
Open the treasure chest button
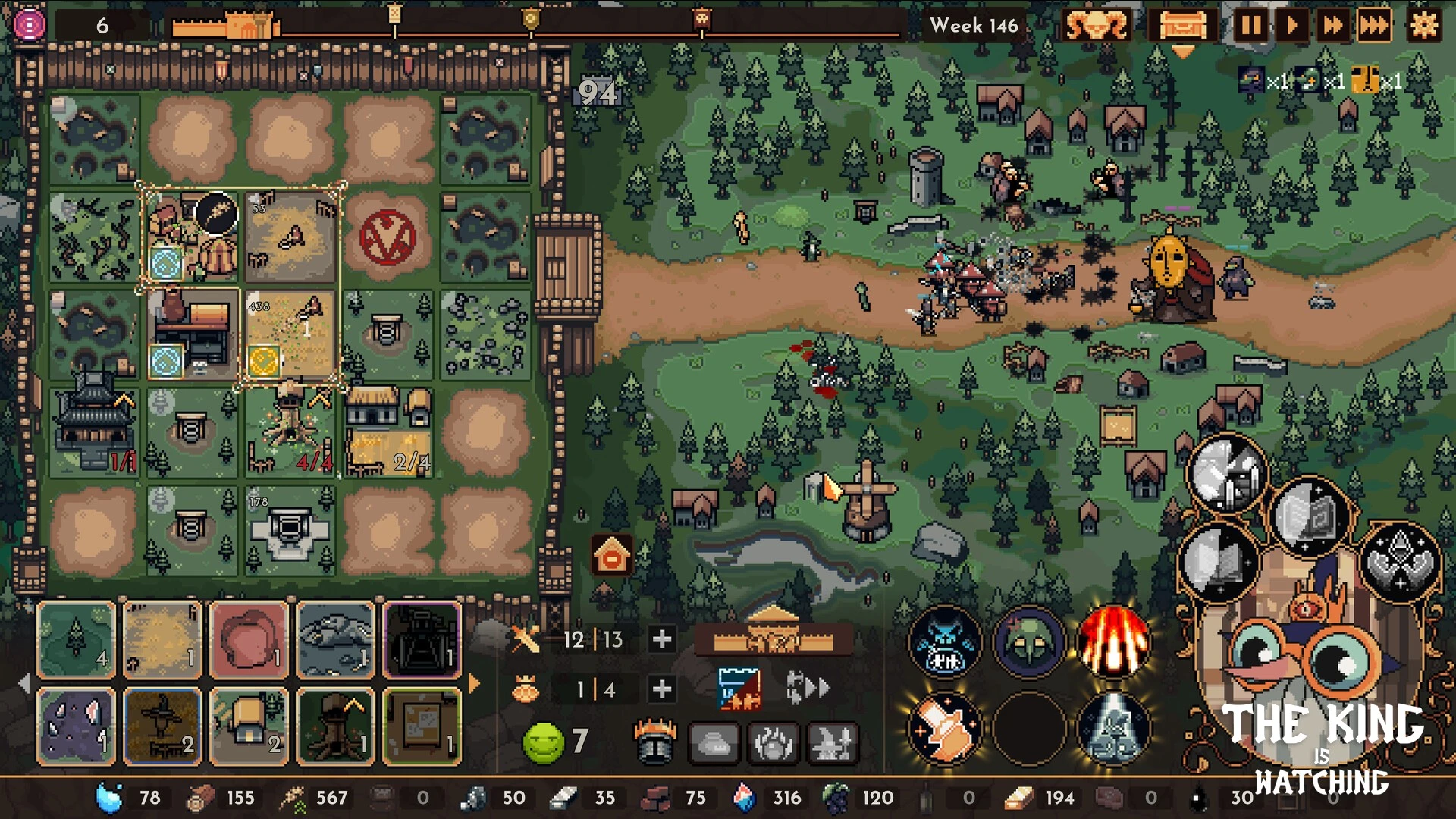[x=1181, y=26]
